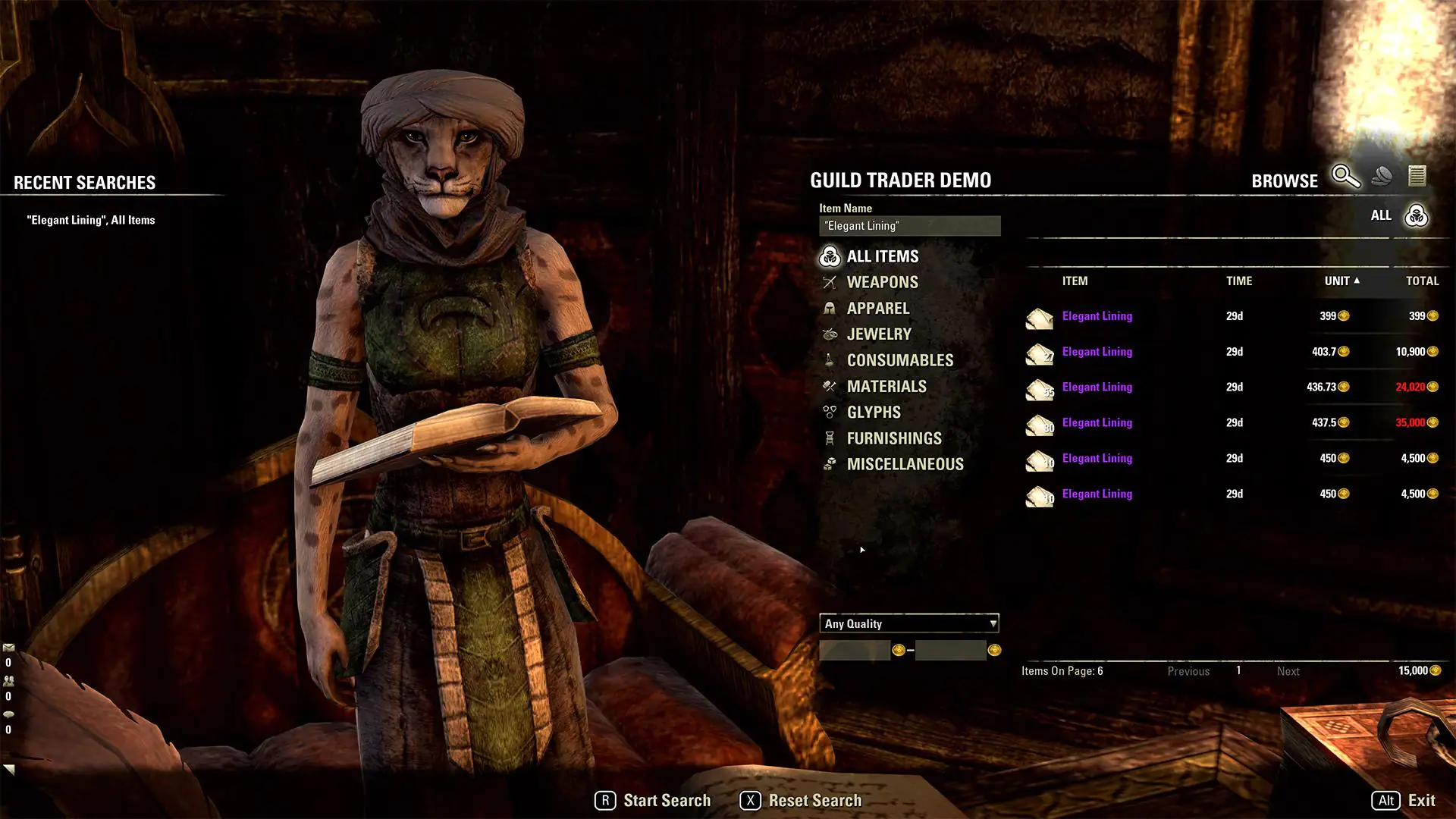This screenshot has width=1456, height=819.
Task: Select the Consumables potion icon
Action: tap(829, 359)
